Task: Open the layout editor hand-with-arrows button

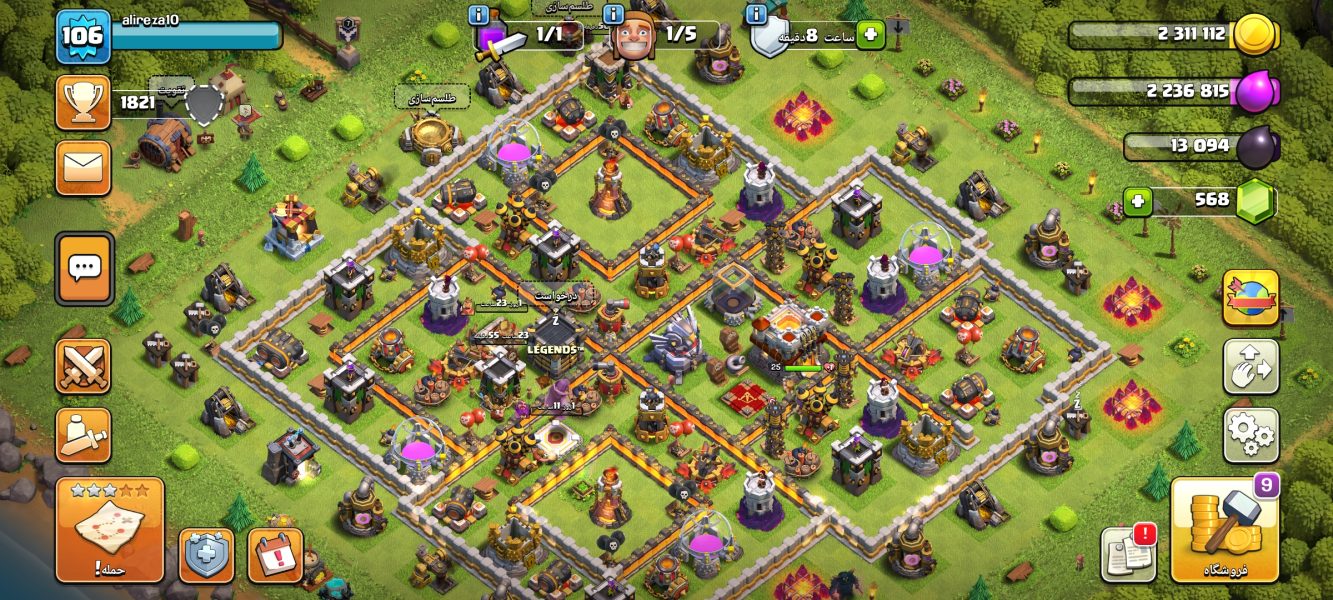Action: (1250, 367)
